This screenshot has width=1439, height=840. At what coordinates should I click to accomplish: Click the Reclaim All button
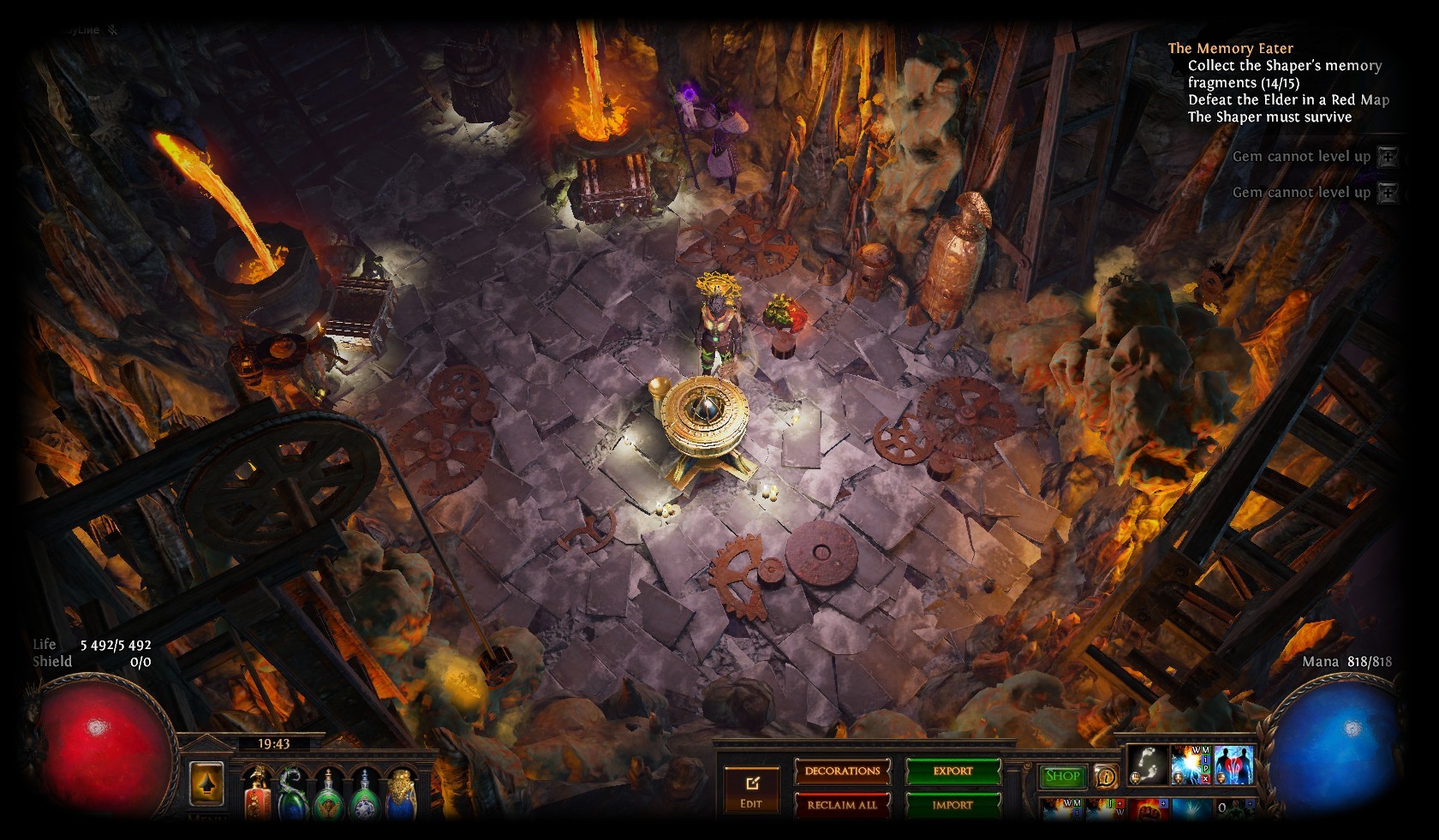(842, 805)
